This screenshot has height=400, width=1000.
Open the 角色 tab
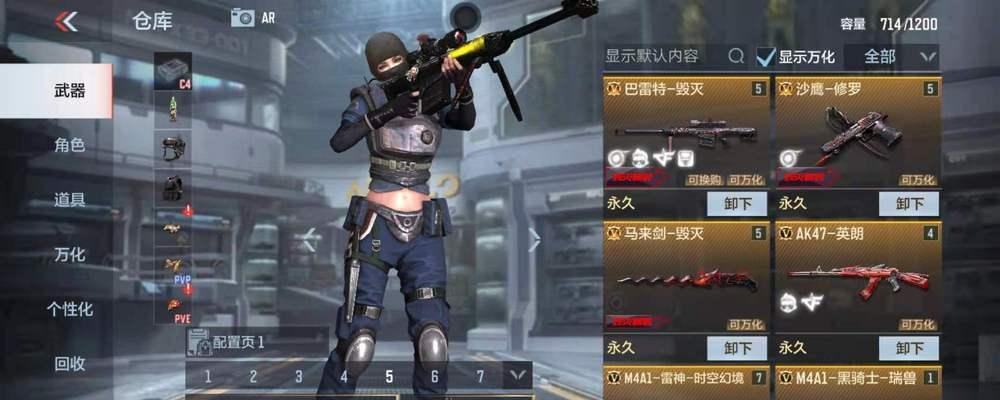click(69, 145)
